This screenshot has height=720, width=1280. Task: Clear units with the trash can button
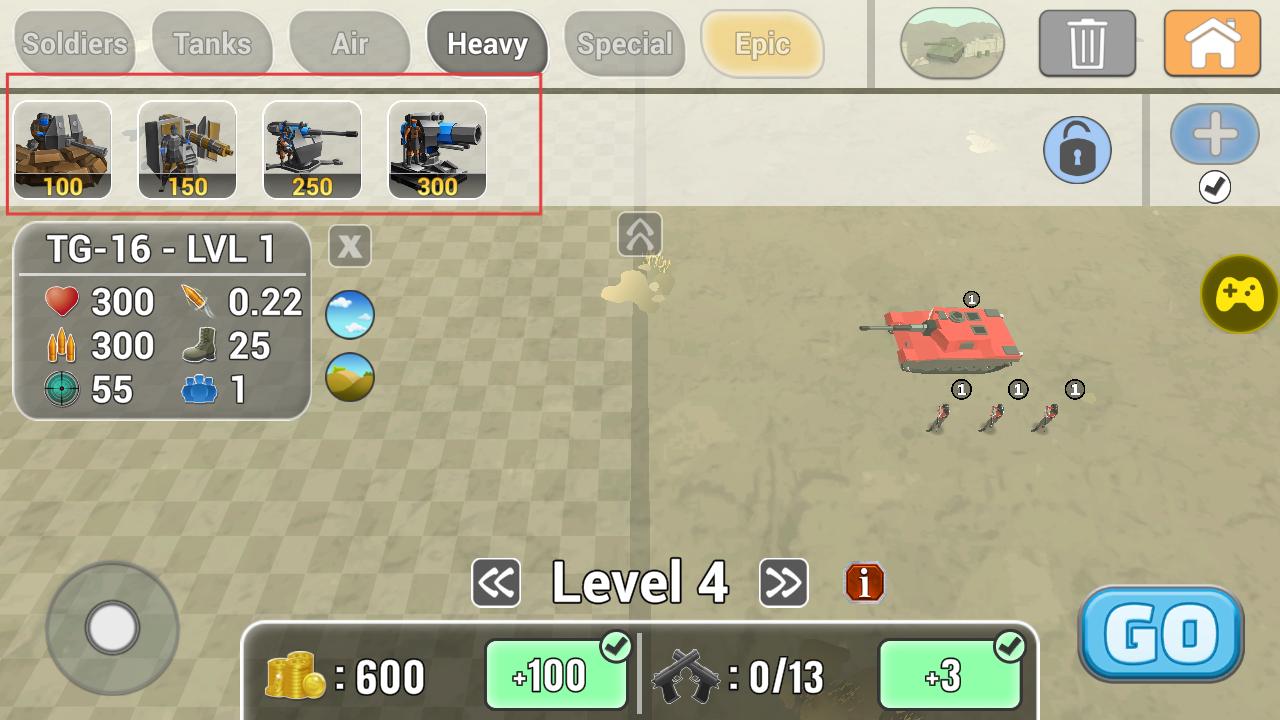pyautogui.click(x=1087, y=44)
